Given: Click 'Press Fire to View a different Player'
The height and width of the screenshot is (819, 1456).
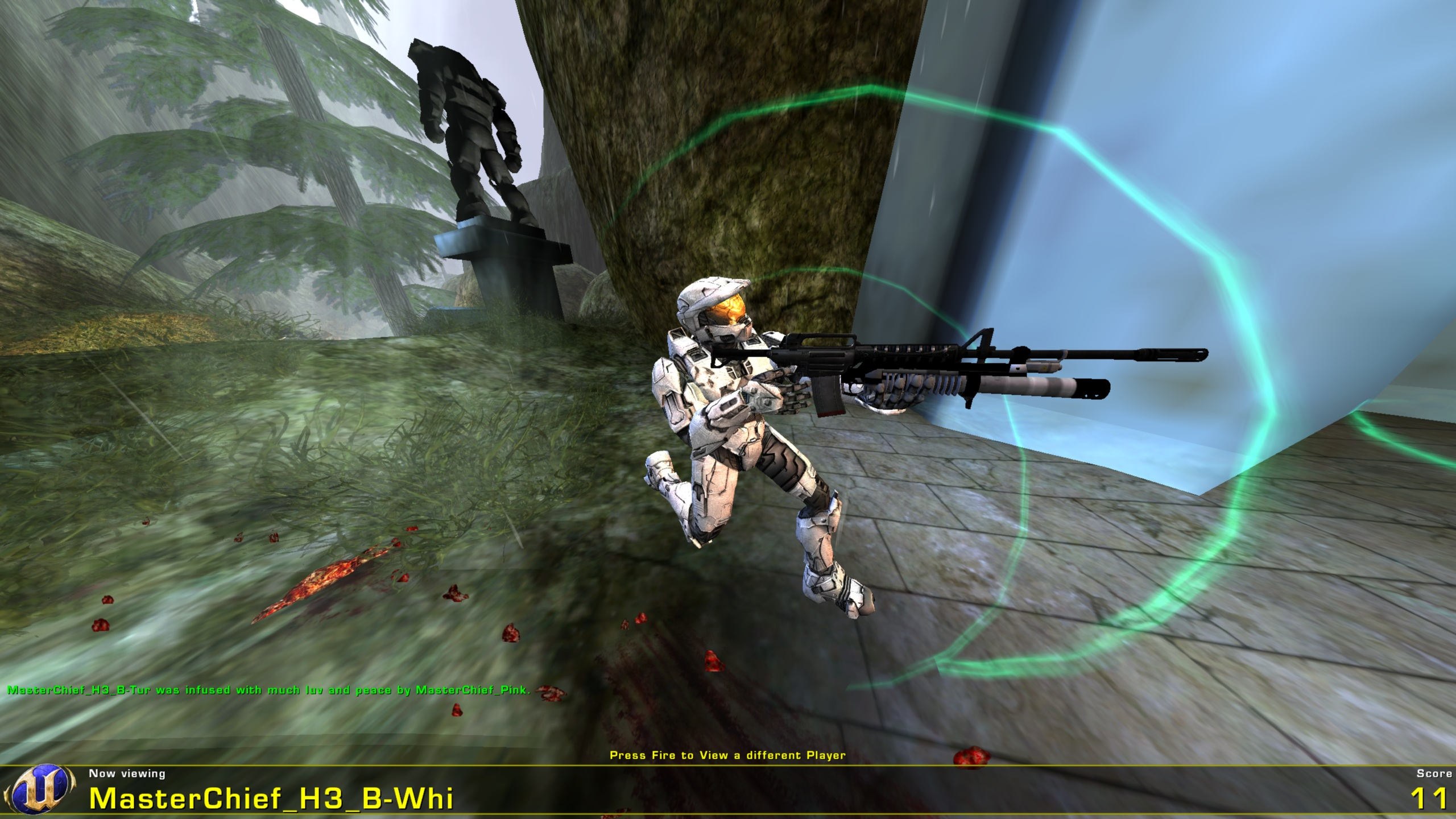Looking at the screenshot, I should tap(727, 755).
